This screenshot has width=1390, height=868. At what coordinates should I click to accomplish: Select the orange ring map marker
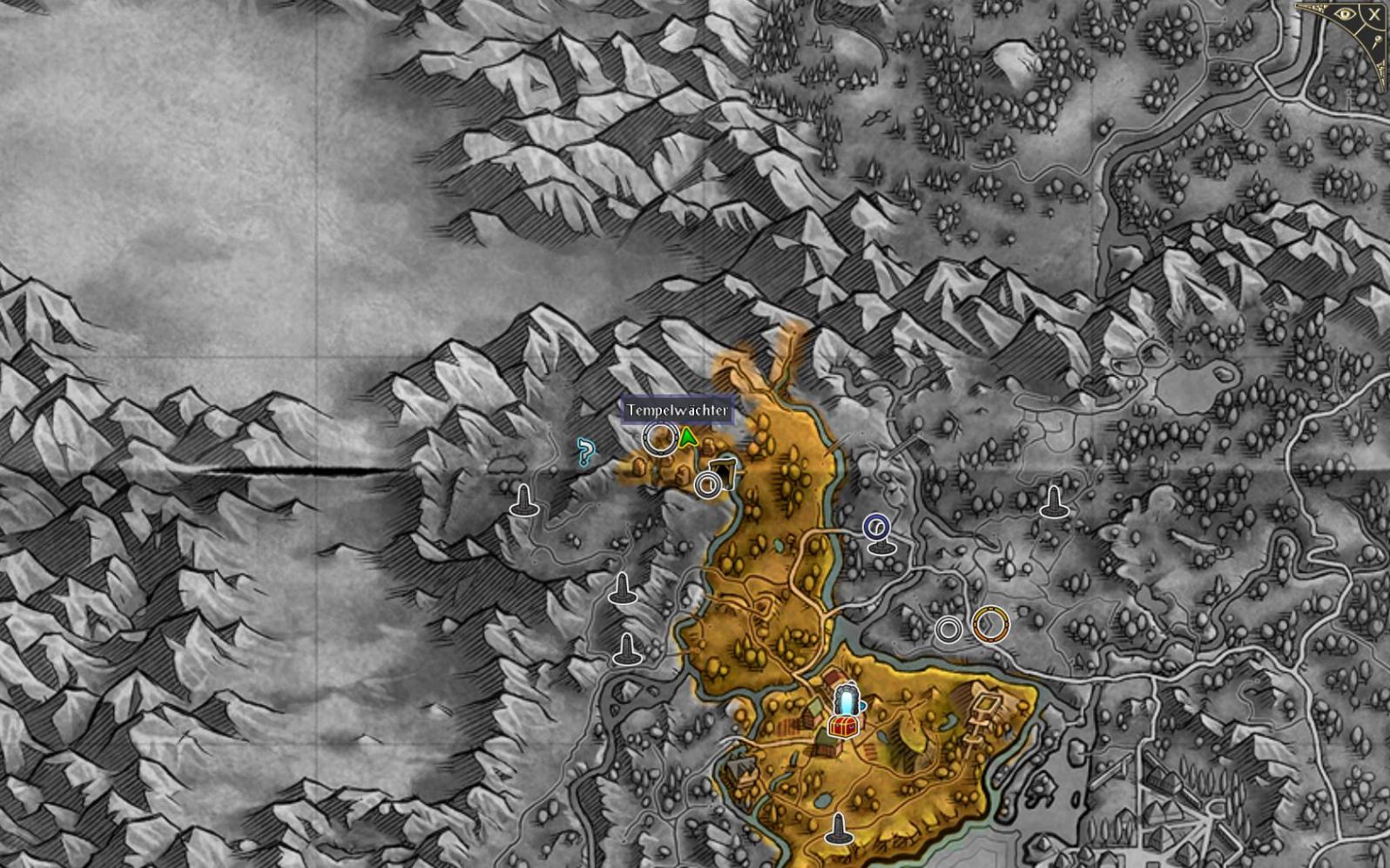tap(990, 624)
